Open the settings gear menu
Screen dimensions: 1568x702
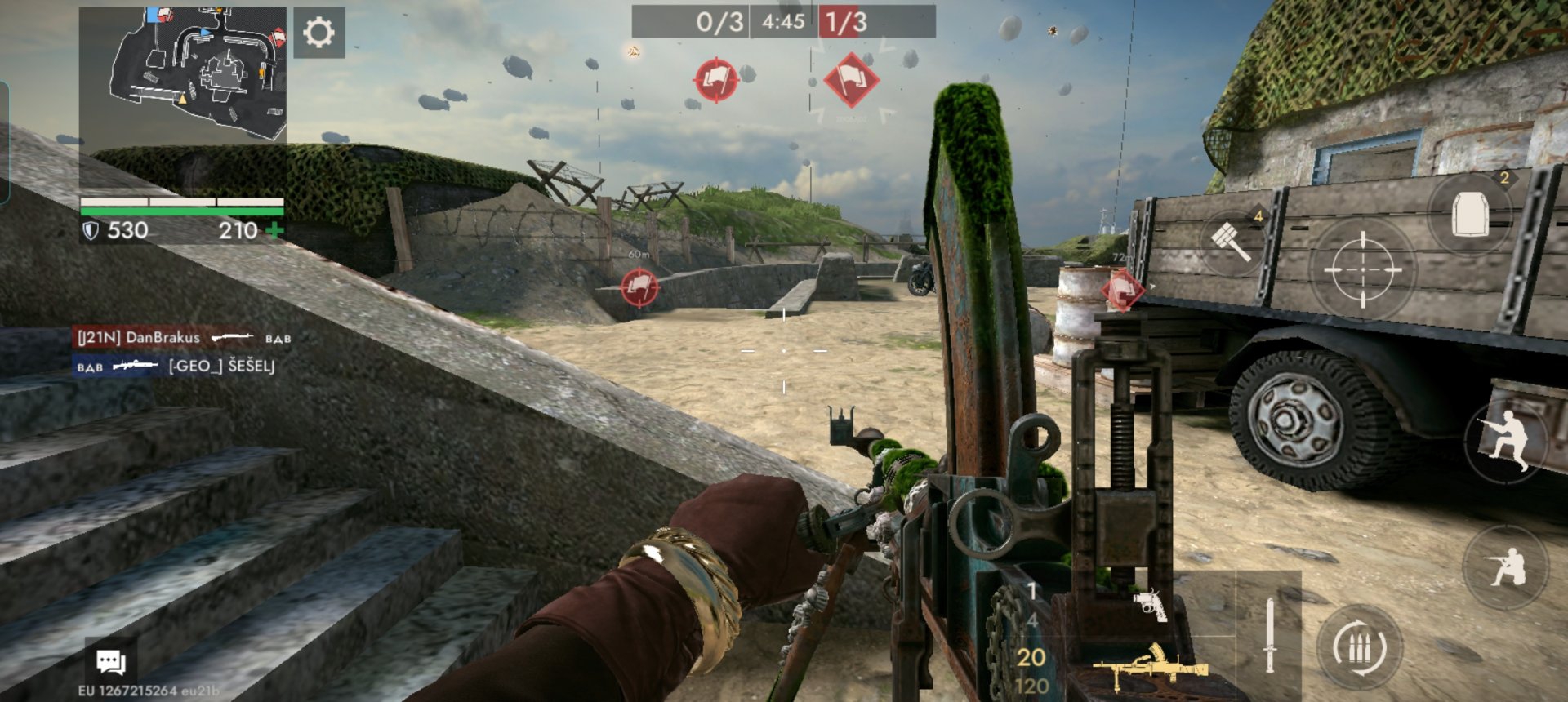click(318, 33)
